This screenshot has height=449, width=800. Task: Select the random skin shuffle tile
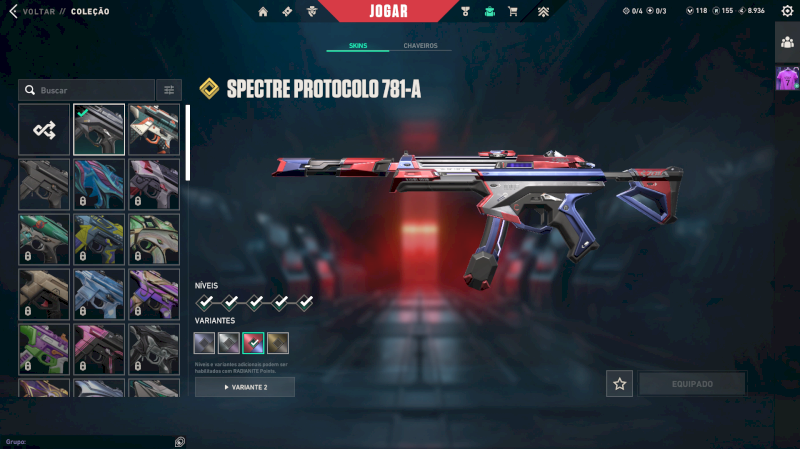pyautogui.click(x=44, y=129)
